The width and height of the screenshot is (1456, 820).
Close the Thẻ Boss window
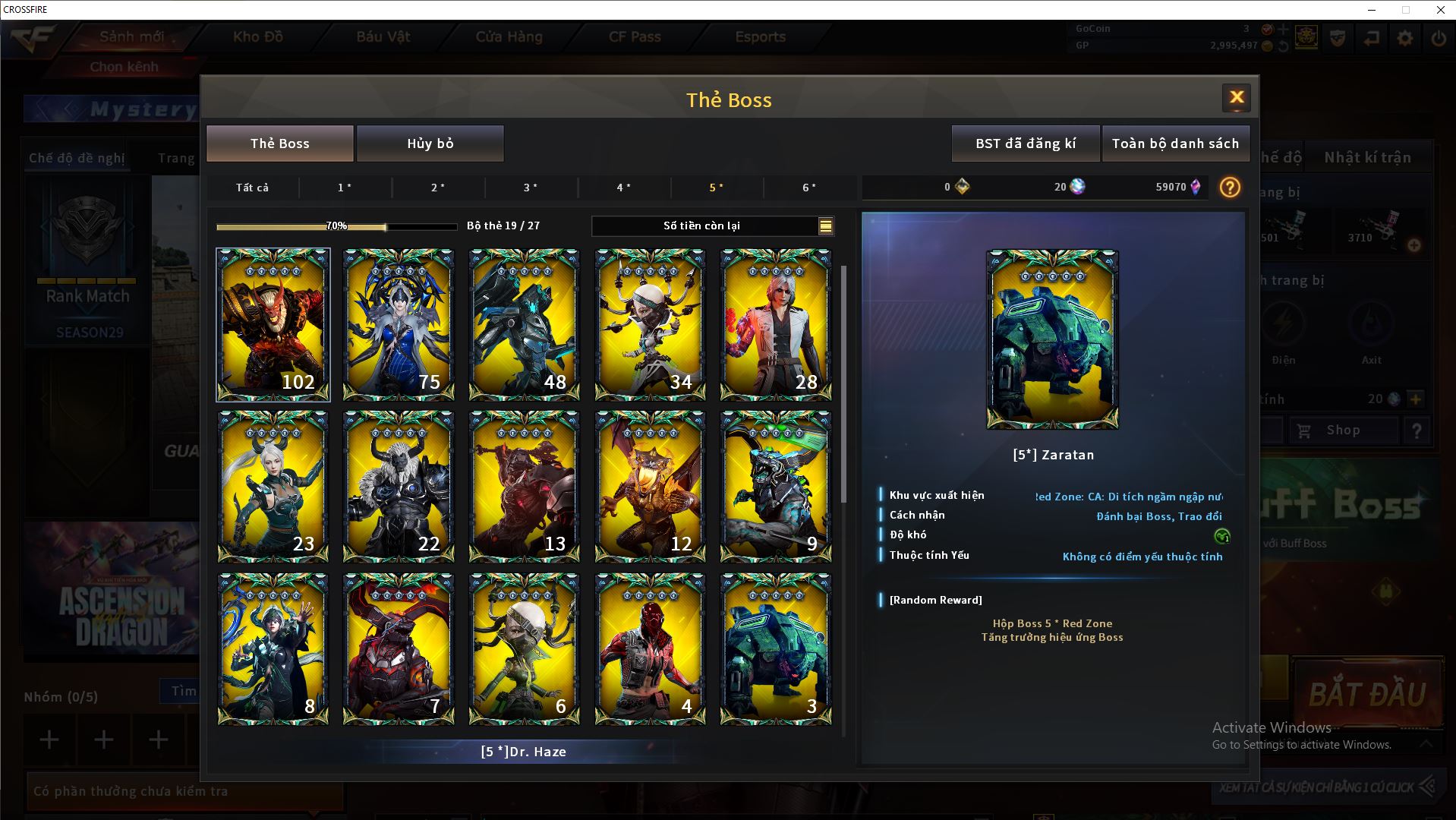1236,97
